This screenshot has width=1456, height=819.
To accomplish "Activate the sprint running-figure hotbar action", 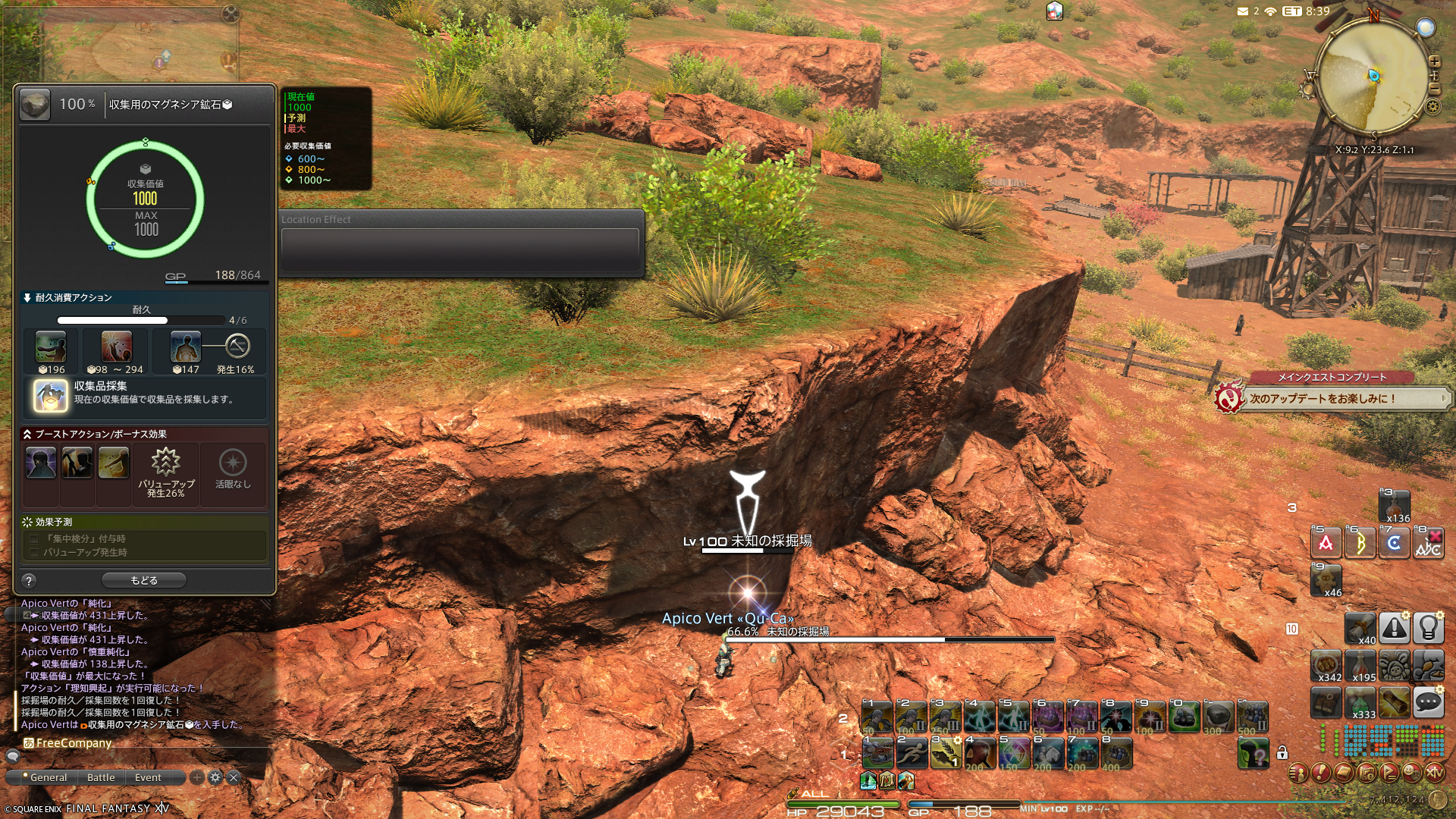I will tap(912, 754).
